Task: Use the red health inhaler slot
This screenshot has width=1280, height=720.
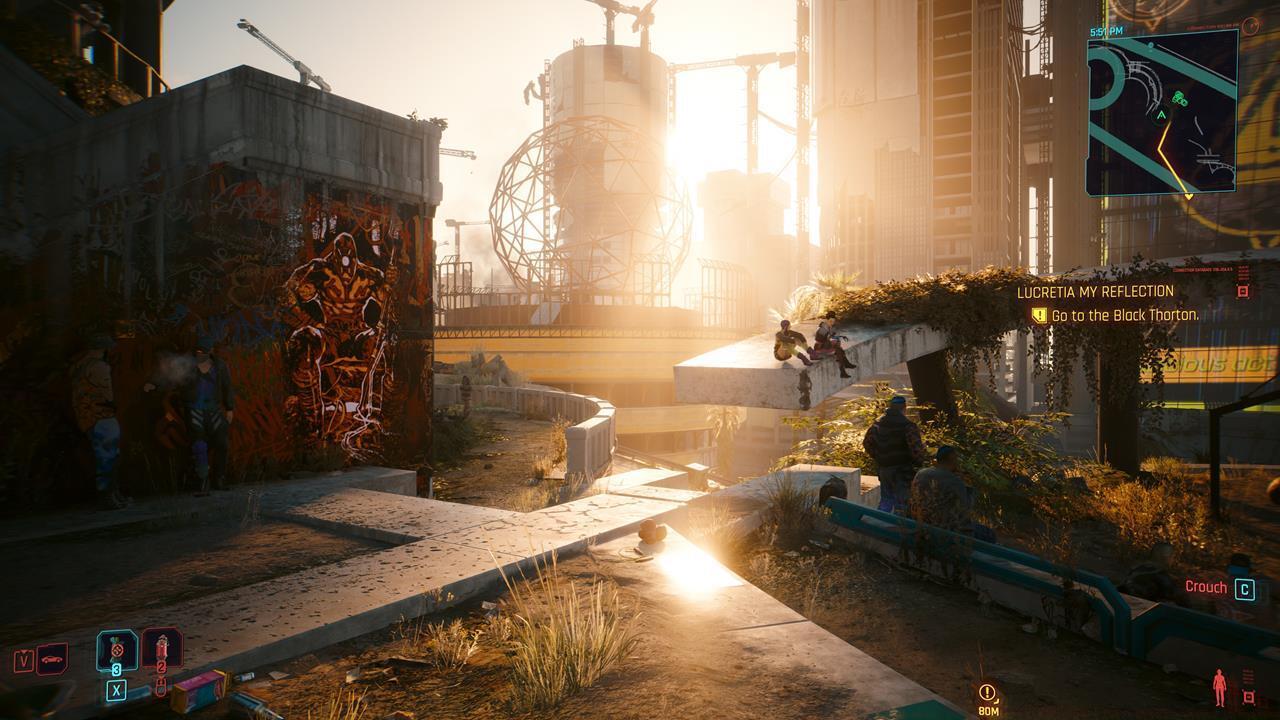Action: coord(161,649)
